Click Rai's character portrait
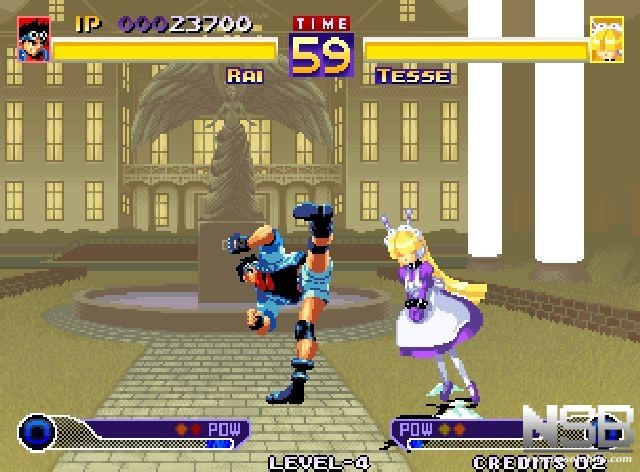Viewport: 640px width, 472px height. (x=33, y=39)
